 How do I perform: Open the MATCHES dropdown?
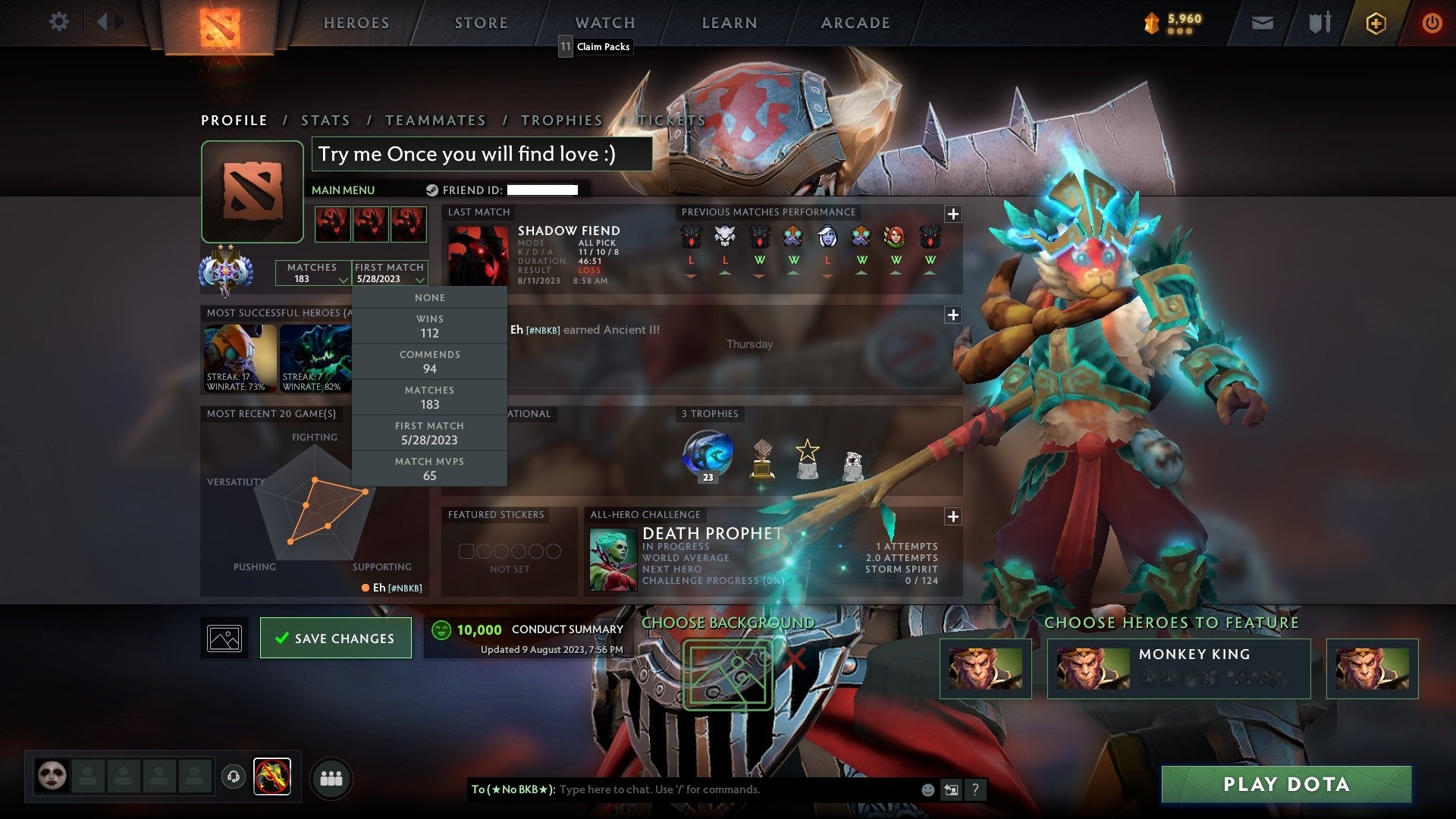tap(313, 273)
